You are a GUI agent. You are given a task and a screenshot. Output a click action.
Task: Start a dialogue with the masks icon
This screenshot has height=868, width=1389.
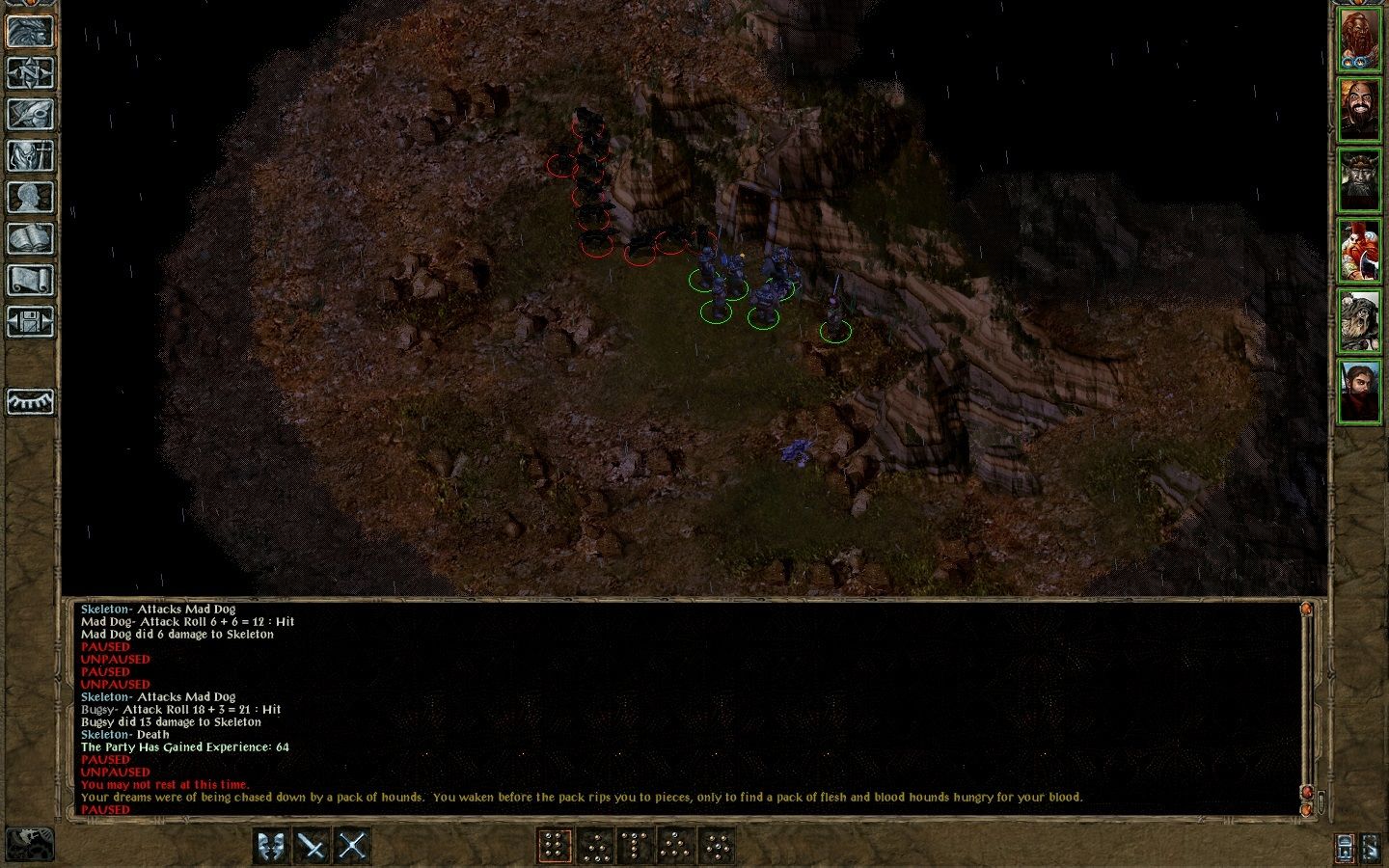click(271, 843)
